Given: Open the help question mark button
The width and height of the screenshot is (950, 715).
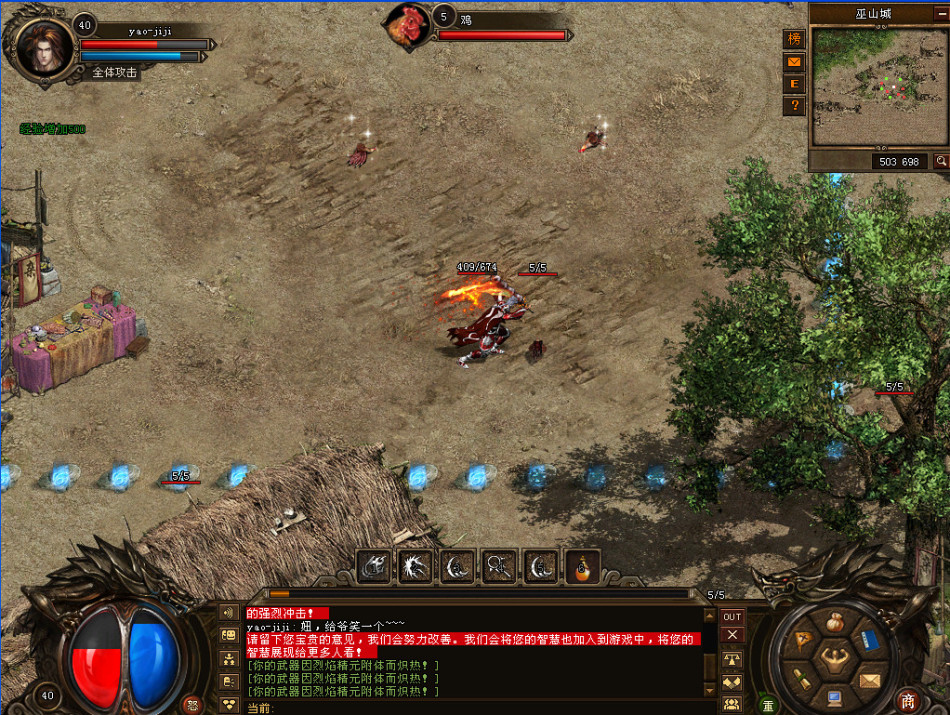Looking at the screenshot, I should click(x=794, y=105).
